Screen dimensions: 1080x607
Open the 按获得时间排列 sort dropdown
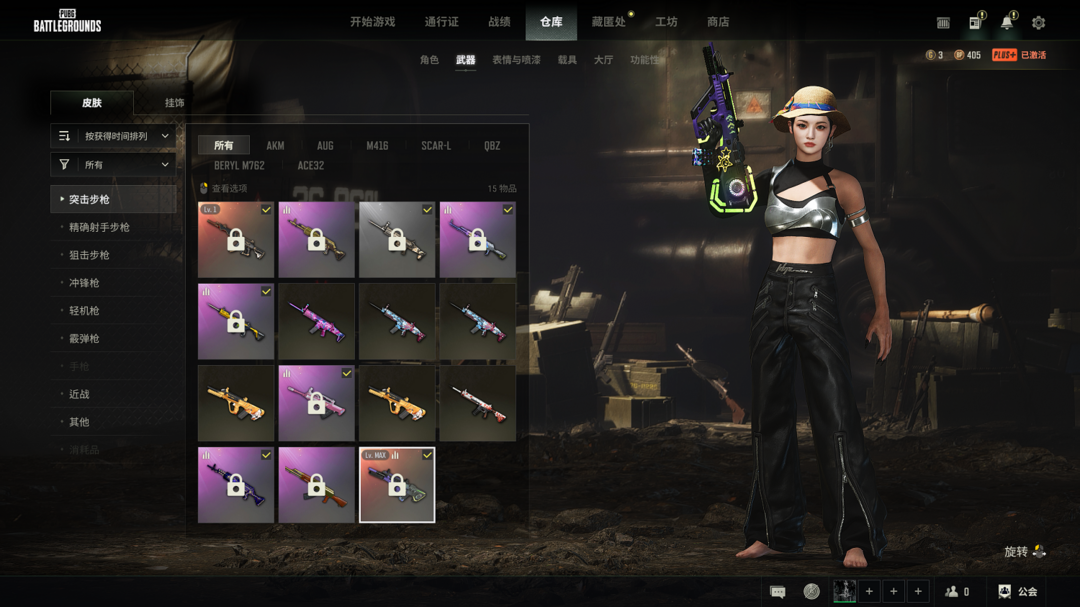pos(113,136)
